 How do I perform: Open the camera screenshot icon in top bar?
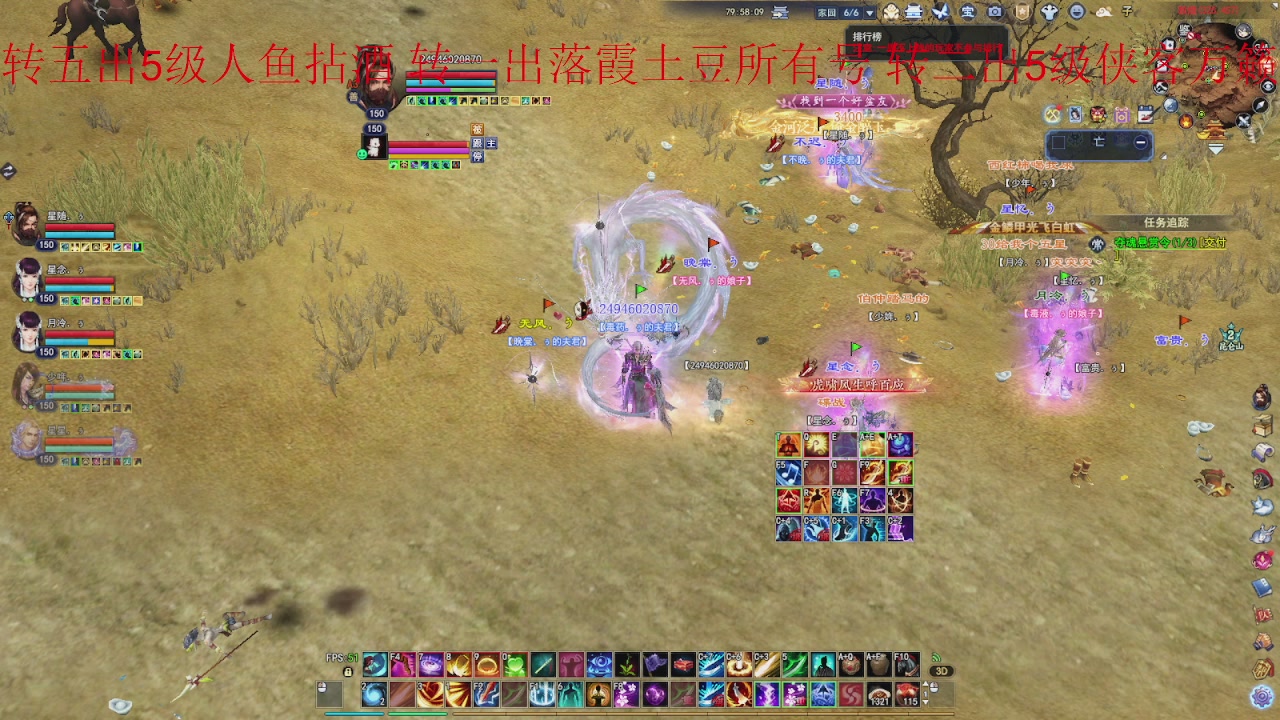[995, 12]
